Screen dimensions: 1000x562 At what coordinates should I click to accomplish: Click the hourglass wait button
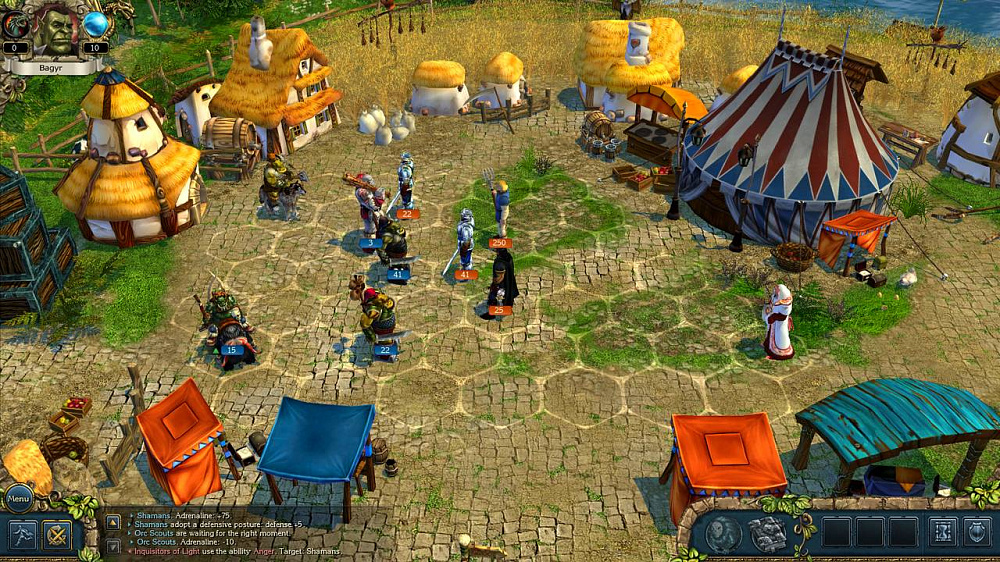point(943,532)
